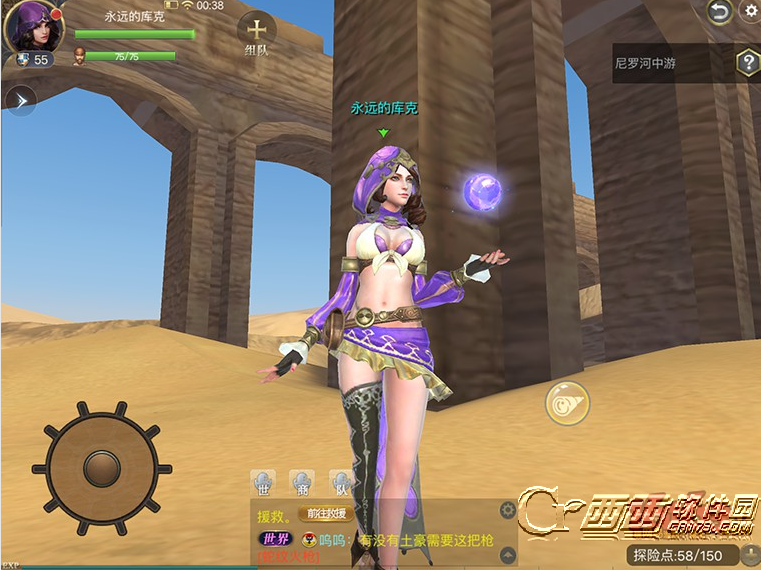761x570 pixels.
Task: Open chat settings gear icon
Action: [508, 511]
